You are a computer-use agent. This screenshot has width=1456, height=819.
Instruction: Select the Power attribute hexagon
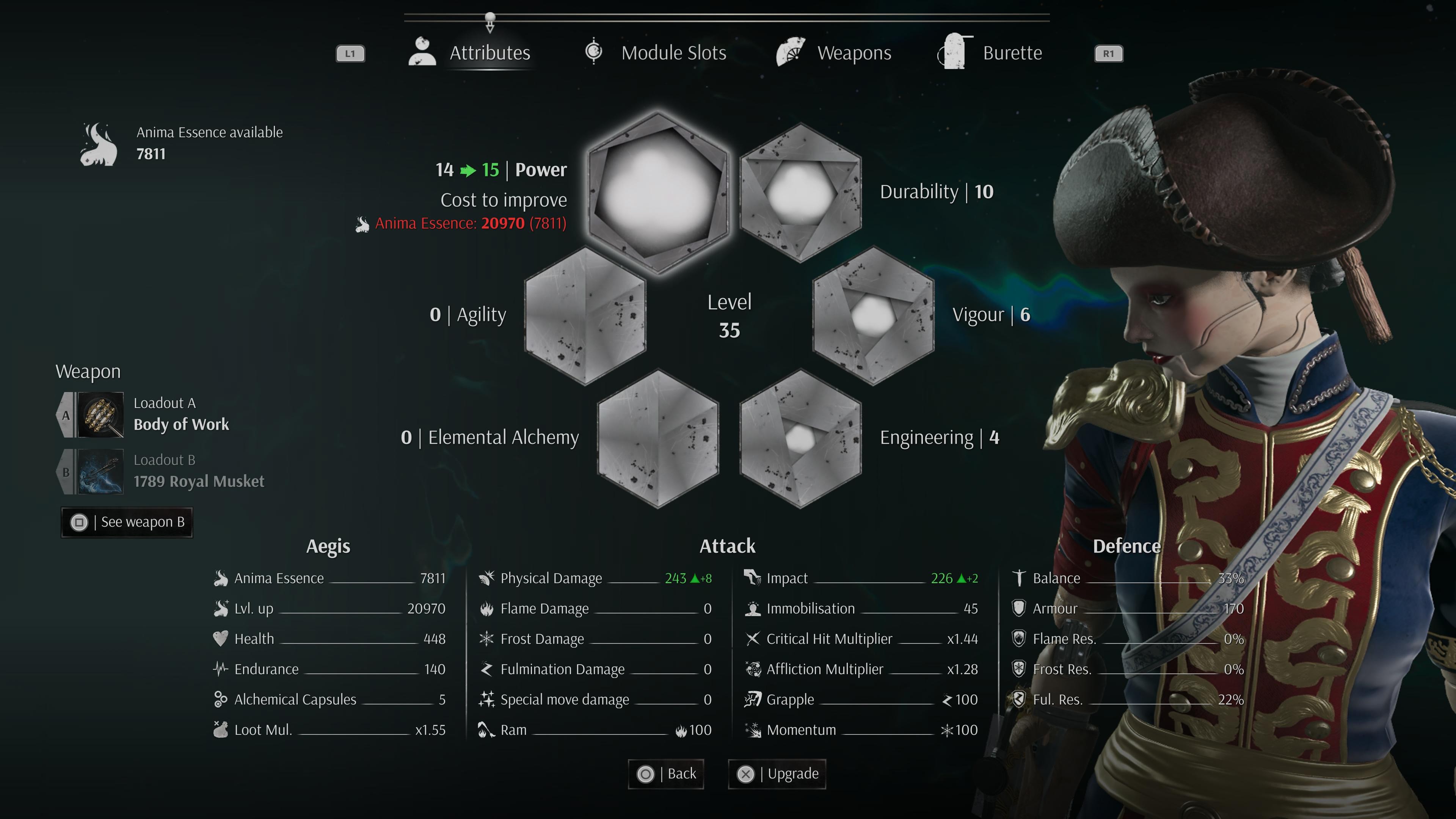[657, 192]
